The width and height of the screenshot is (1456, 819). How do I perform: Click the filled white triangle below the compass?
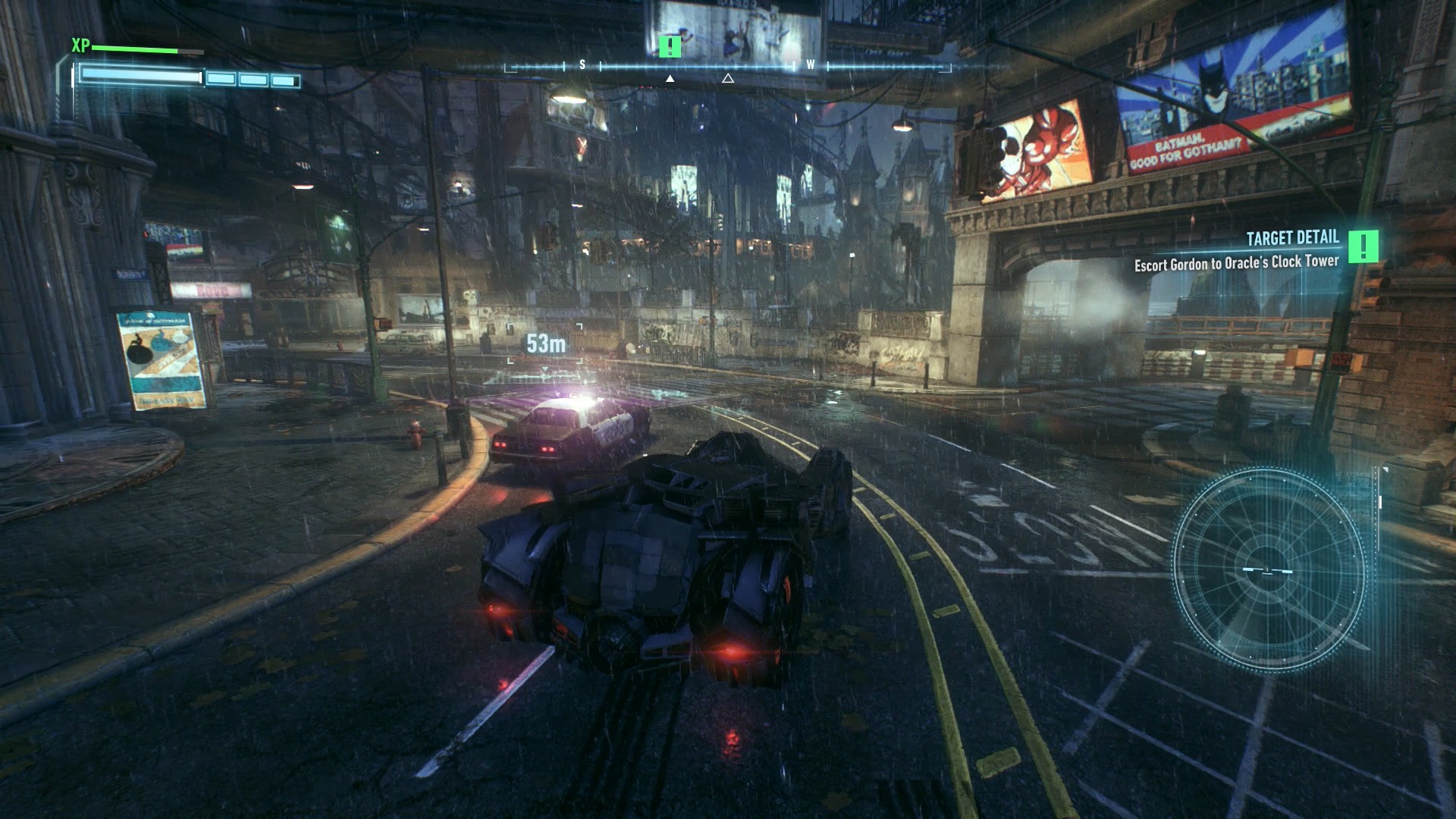670,79
